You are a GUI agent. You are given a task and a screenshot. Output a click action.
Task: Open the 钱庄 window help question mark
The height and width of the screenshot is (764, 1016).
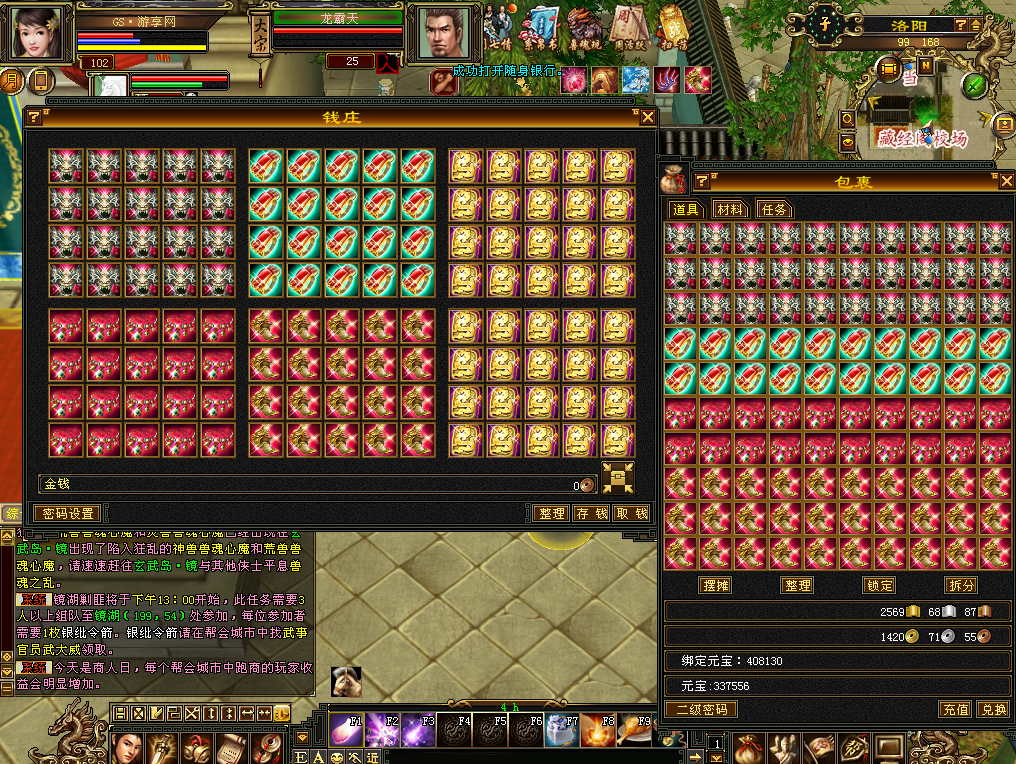click(x=34, y=117)
